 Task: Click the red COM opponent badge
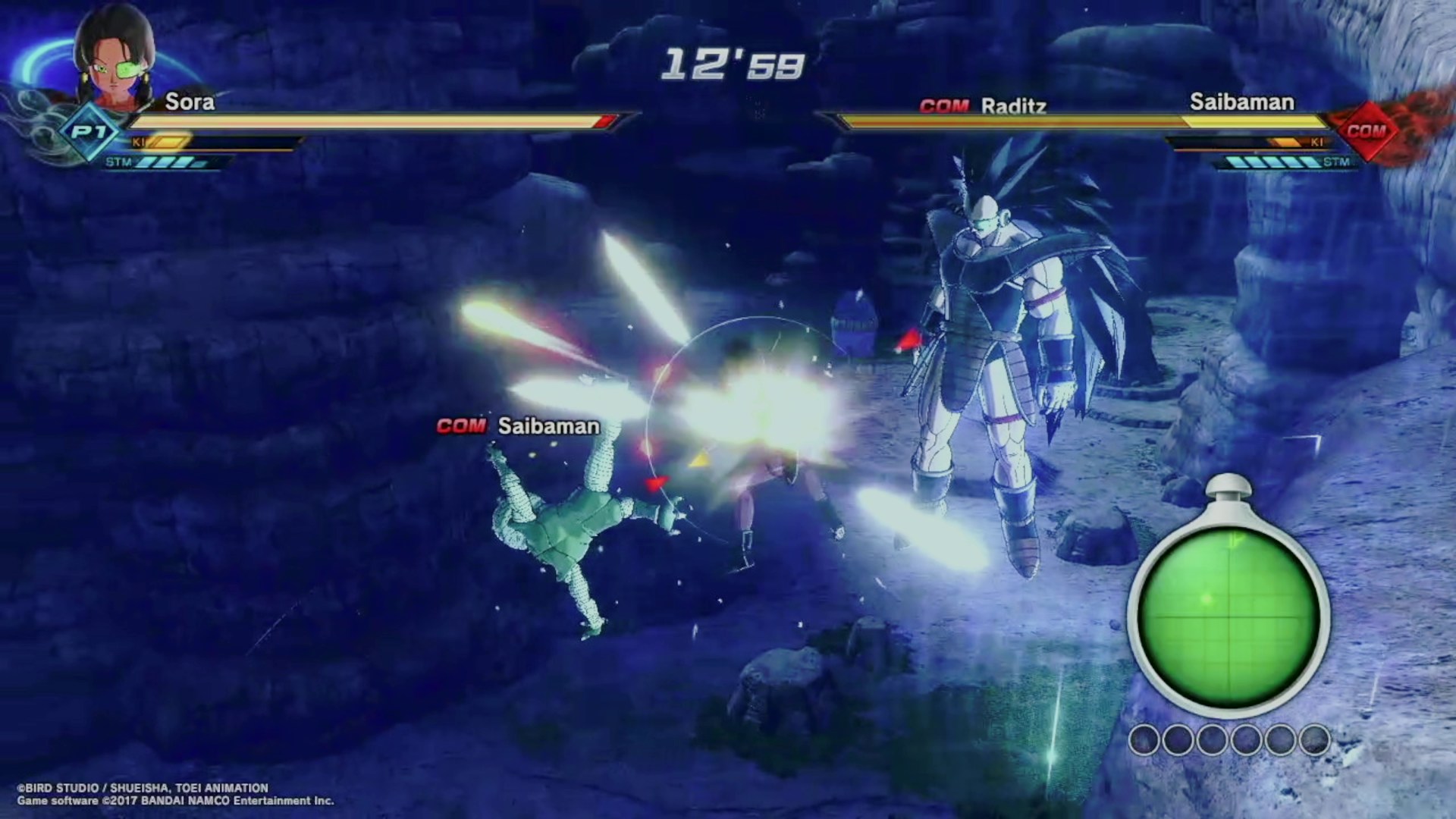1366,131
